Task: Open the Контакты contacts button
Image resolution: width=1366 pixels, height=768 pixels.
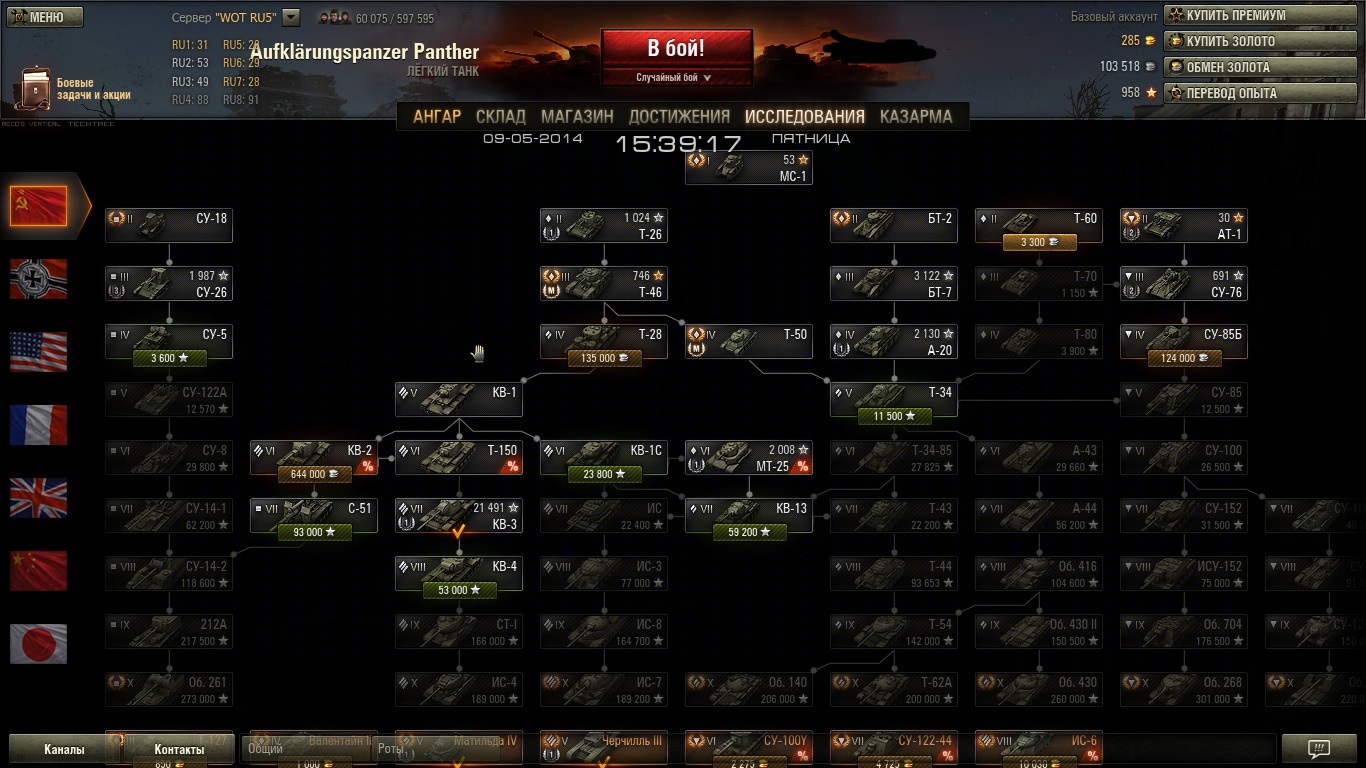Action: pyautogui.click(x=179, y=749)
